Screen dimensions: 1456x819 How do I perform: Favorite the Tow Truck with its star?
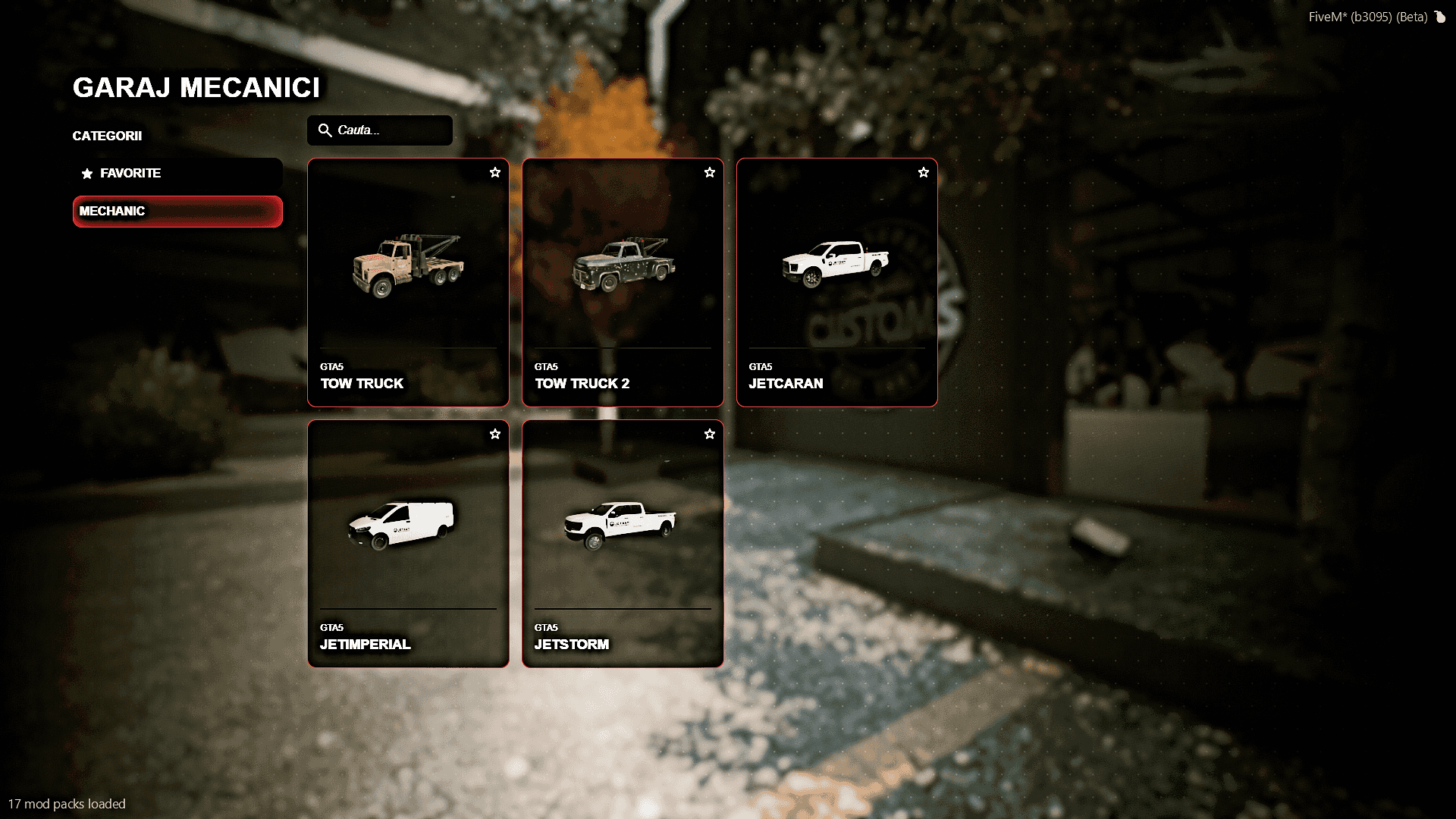pyautogui.click(x=495, y=173)
